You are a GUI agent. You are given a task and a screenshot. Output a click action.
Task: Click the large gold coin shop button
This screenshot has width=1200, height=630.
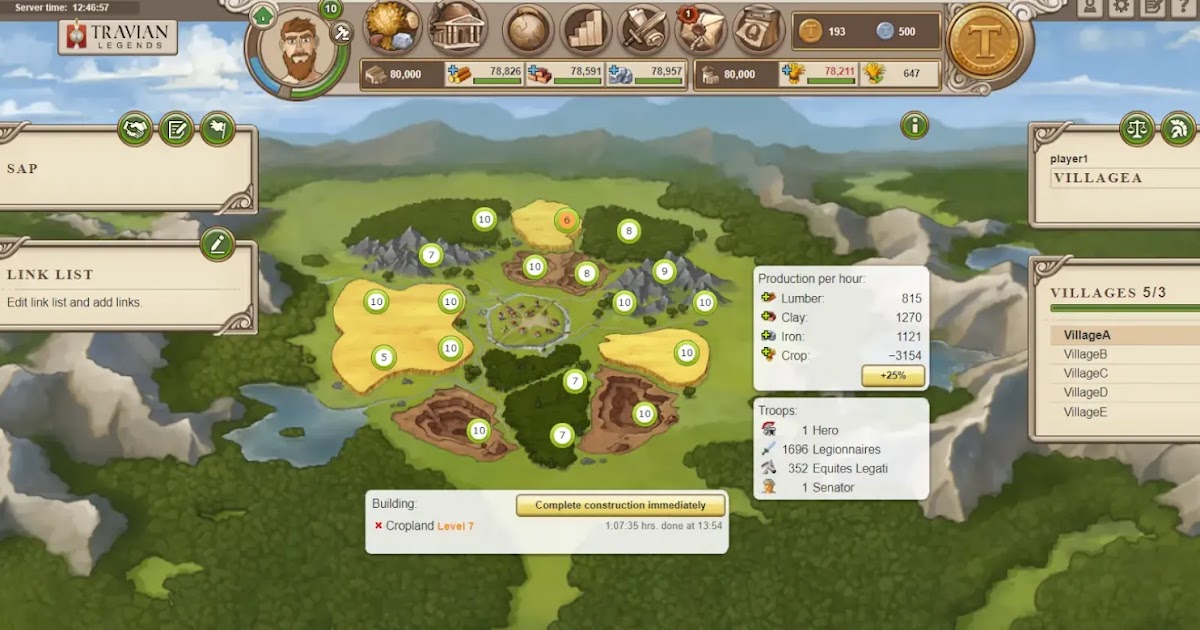point(983,42)
